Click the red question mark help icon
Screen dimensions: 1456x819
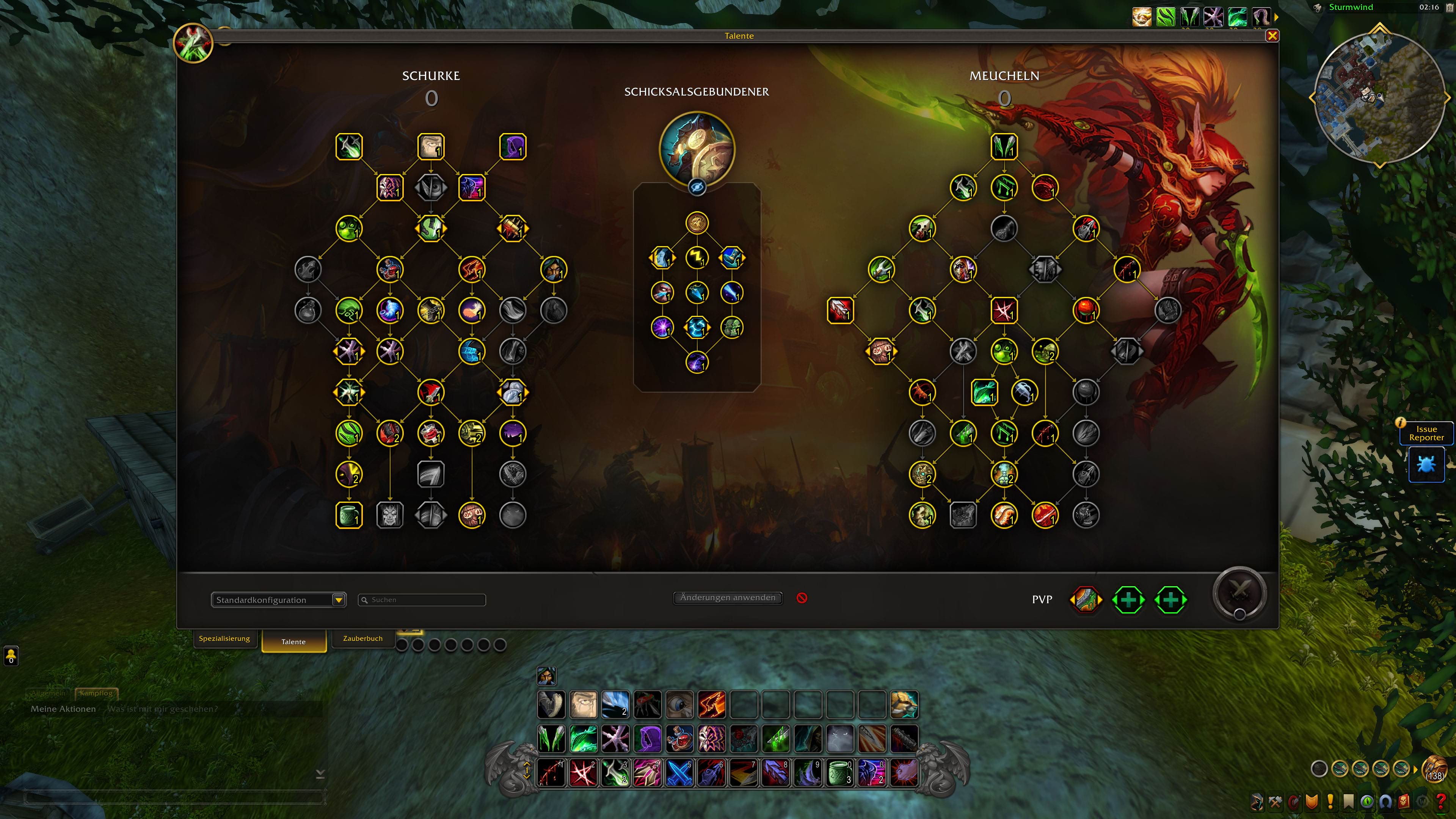pyautogui.click(x=1441, y=802)
